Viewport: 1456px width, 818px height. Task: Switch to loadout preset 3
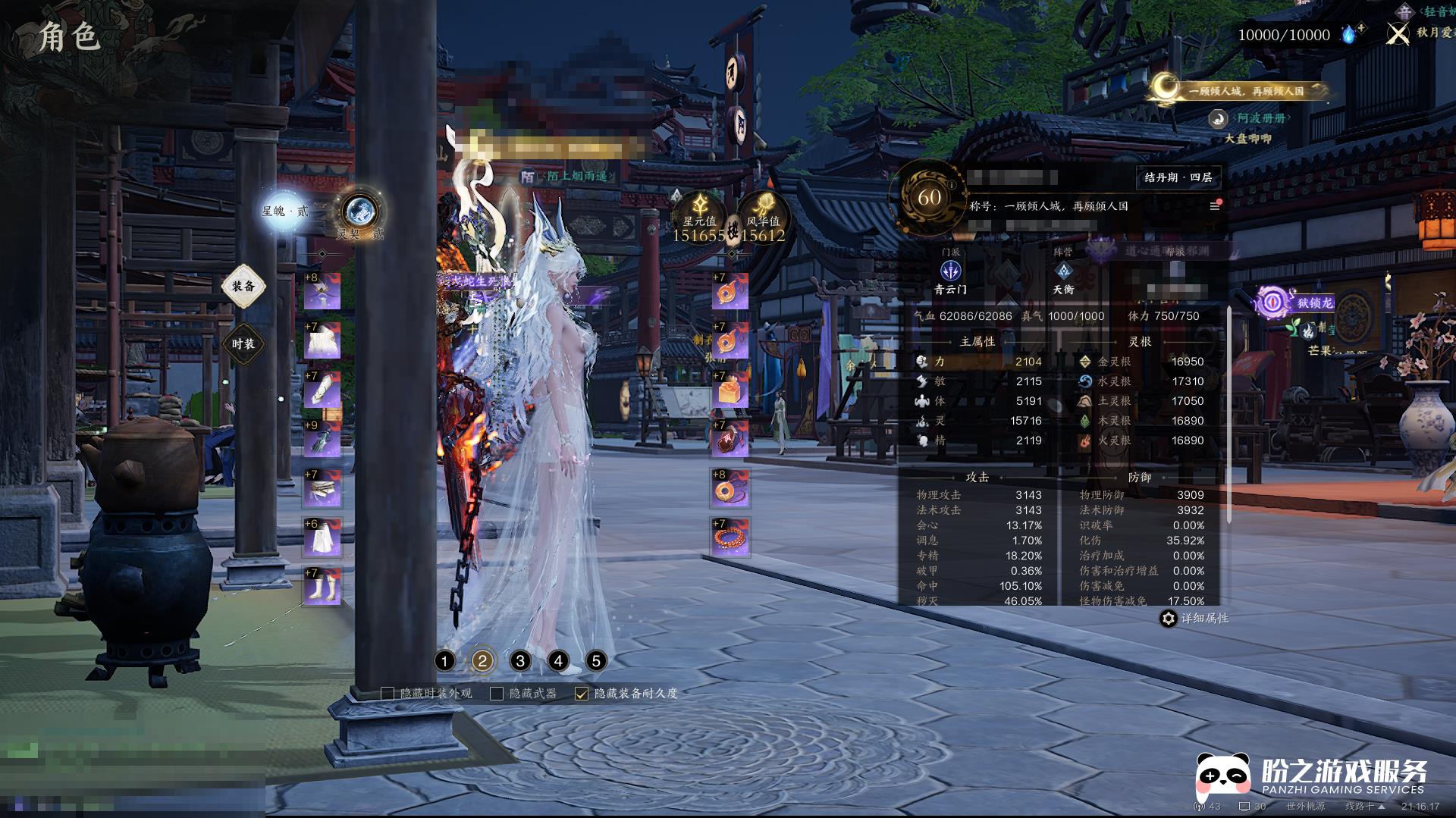pyautogui.click(x=520, y=661)
